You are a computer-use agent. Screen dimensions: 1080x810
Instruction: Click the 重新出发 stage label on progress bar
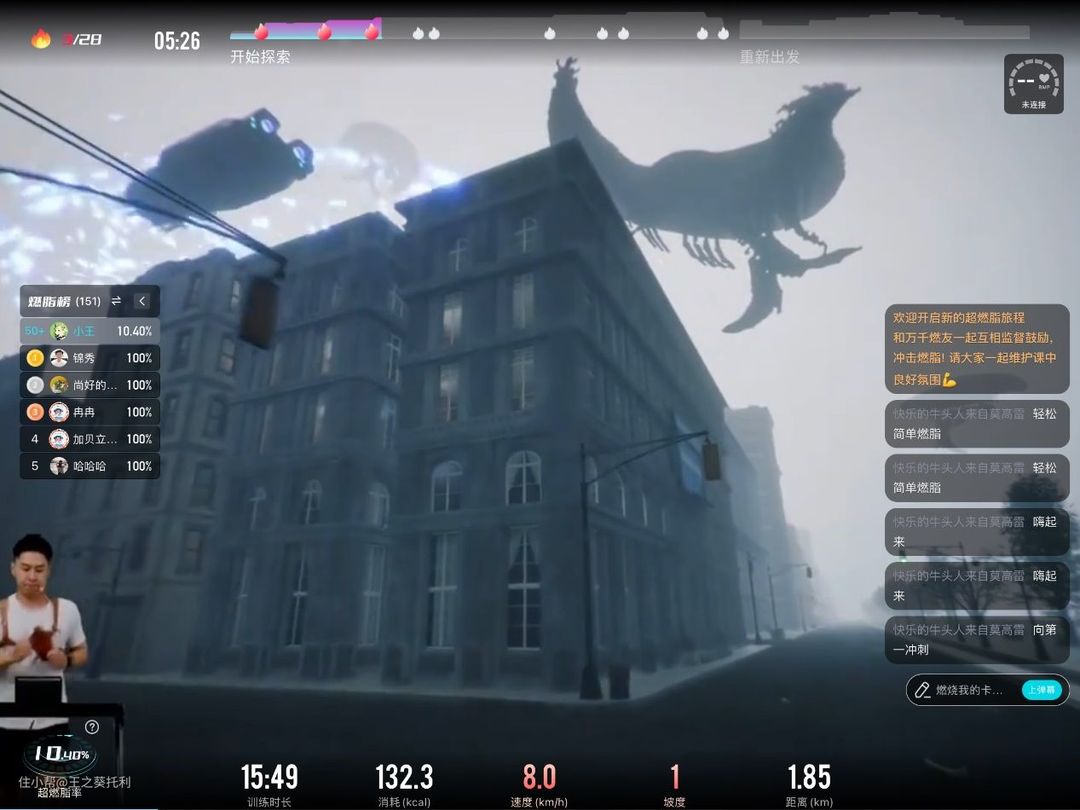(x=770, y=57)
